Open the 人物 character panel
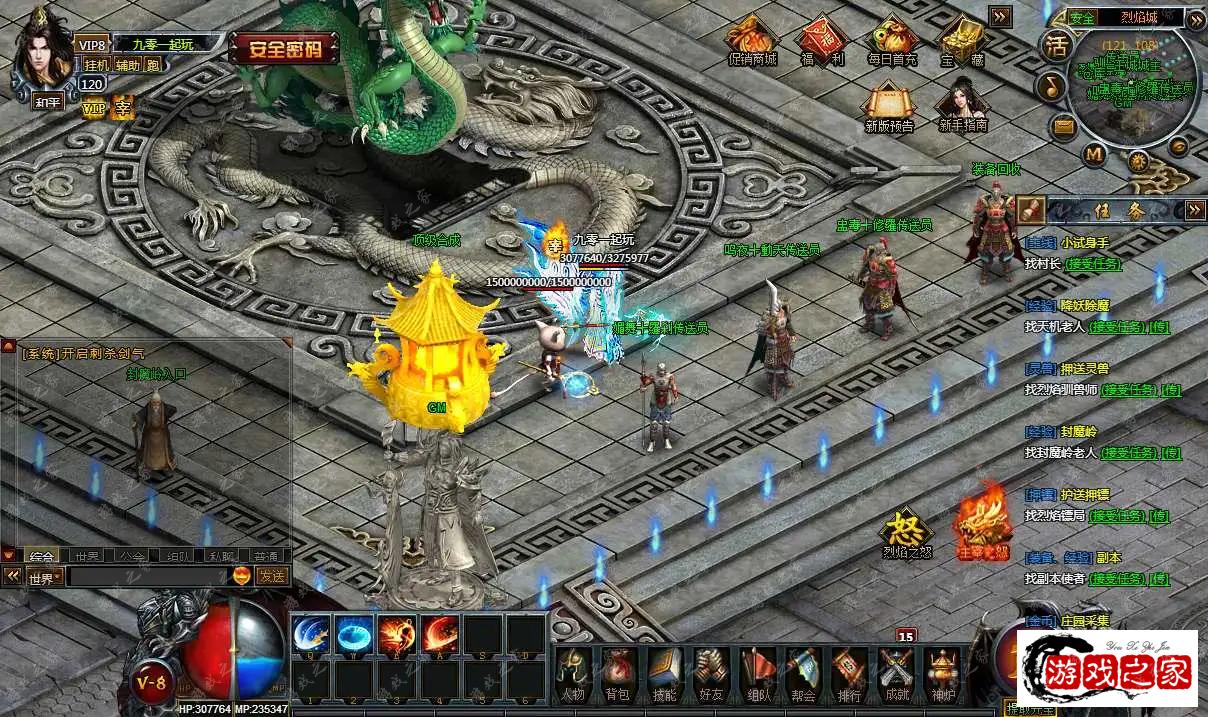The image size is (1208, 717). click(572, 673)
